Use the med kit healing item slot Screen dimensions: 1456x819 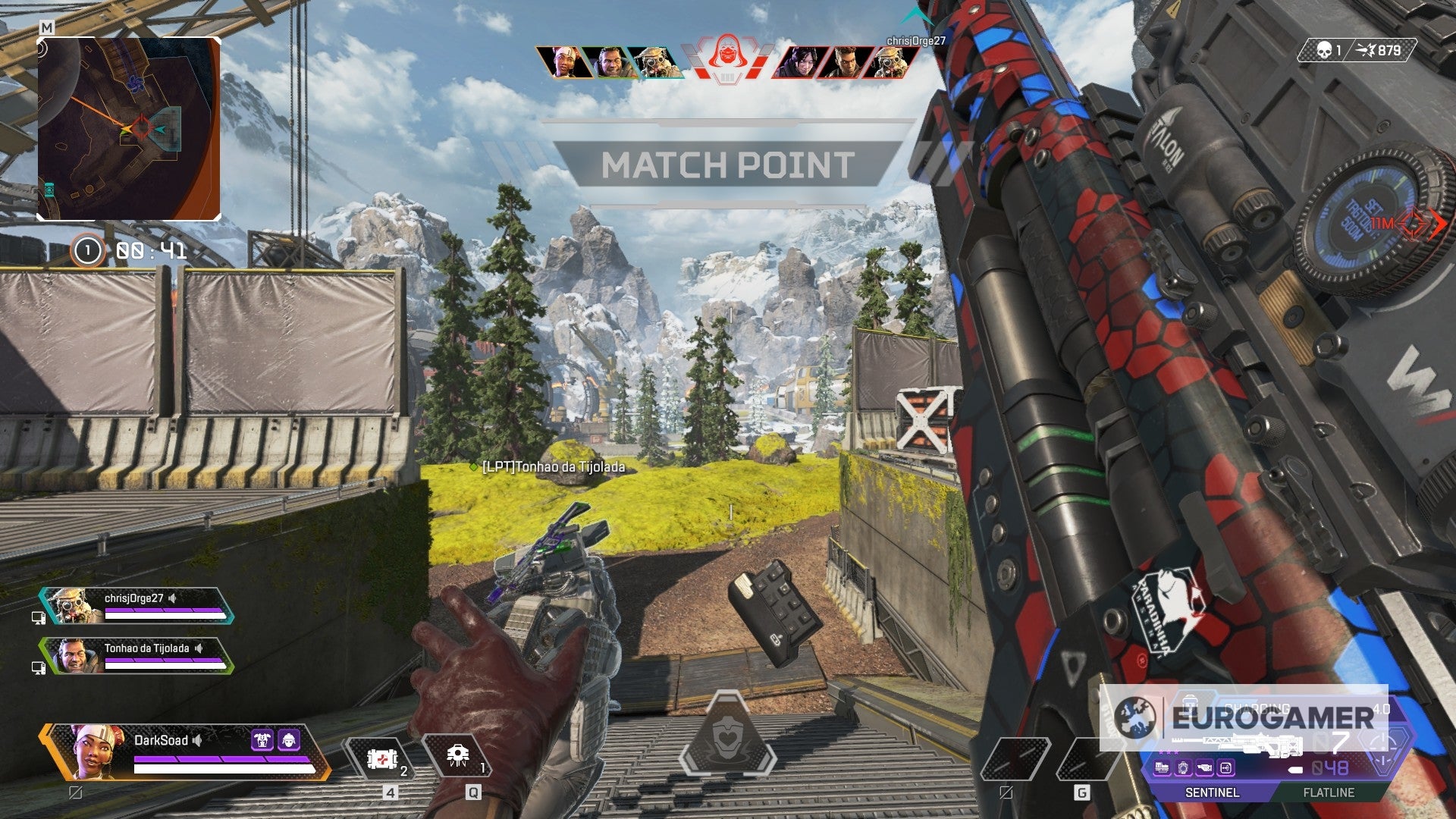tap(381, 758)
